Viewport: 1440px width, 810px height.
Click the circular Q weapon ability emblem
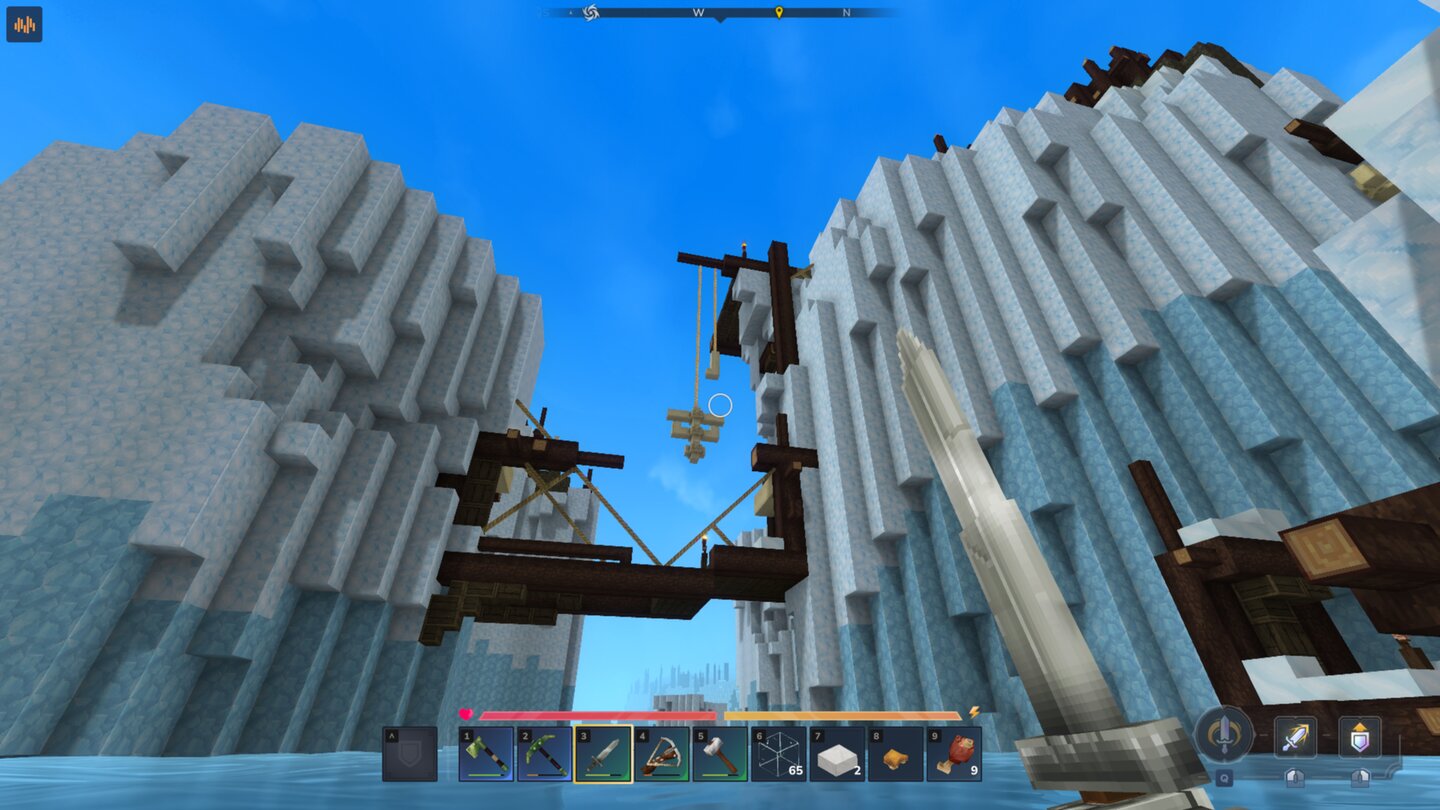(x=1222, y=735)
